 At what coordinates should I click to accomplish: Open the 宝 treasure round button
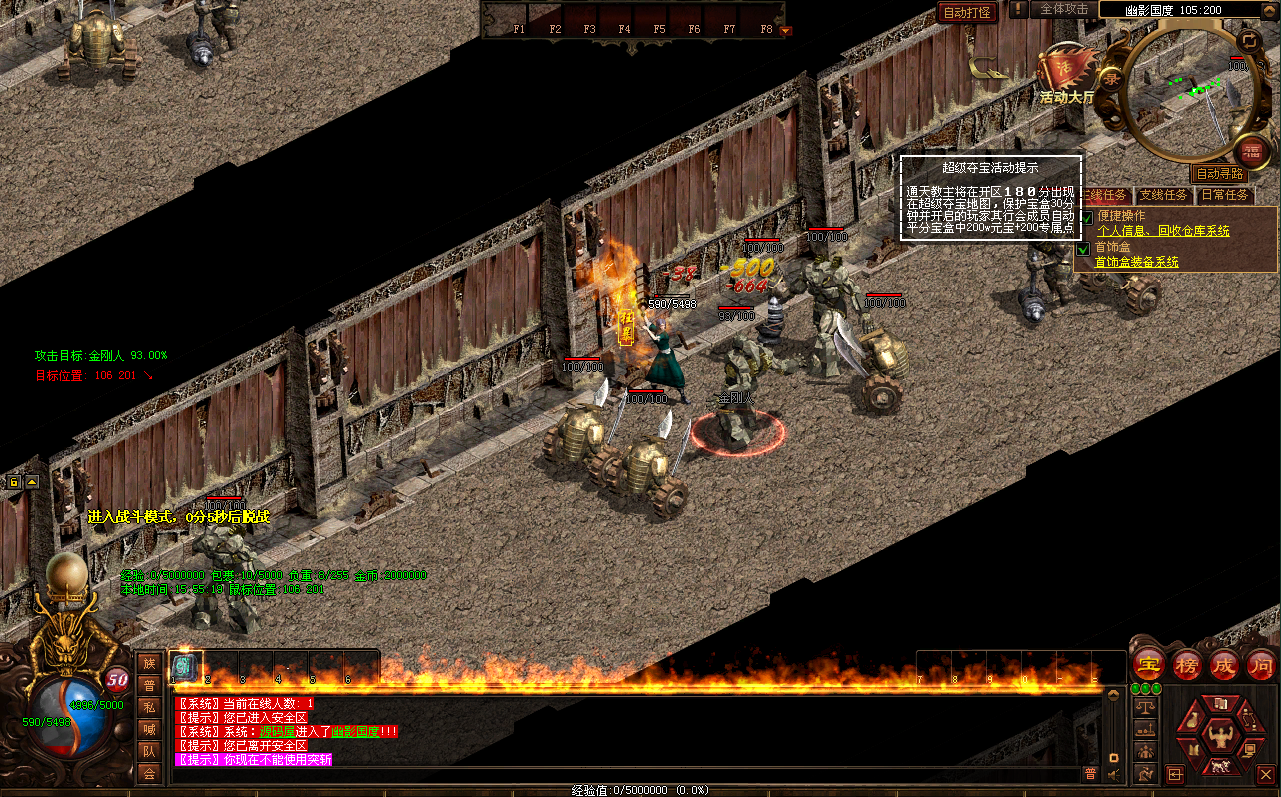pos(1150,664)
